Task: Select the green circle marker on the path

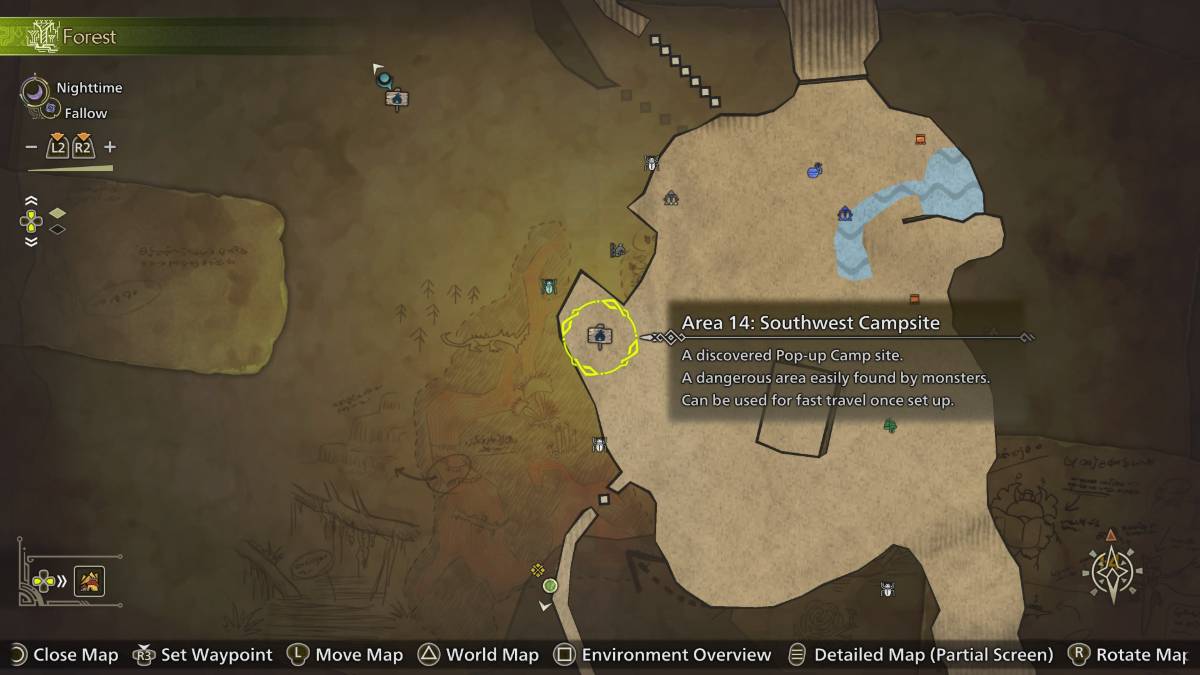Action: 550,585
